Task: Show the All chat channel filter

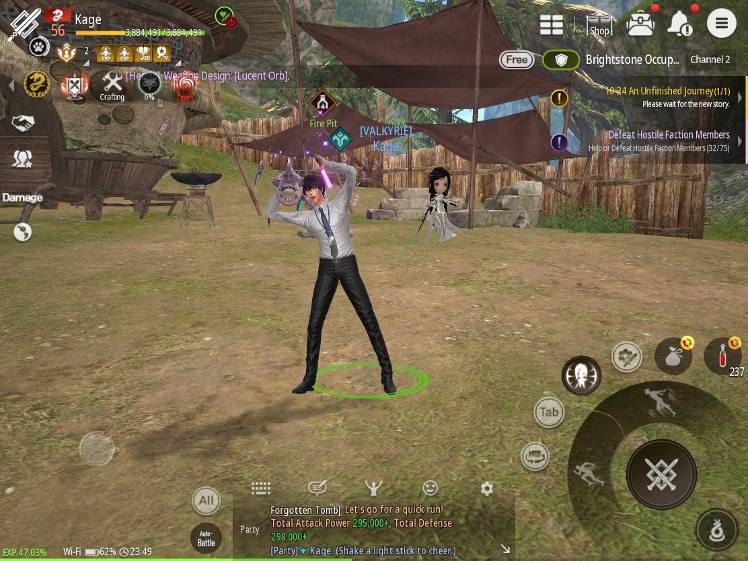Action: pos(206,501)
